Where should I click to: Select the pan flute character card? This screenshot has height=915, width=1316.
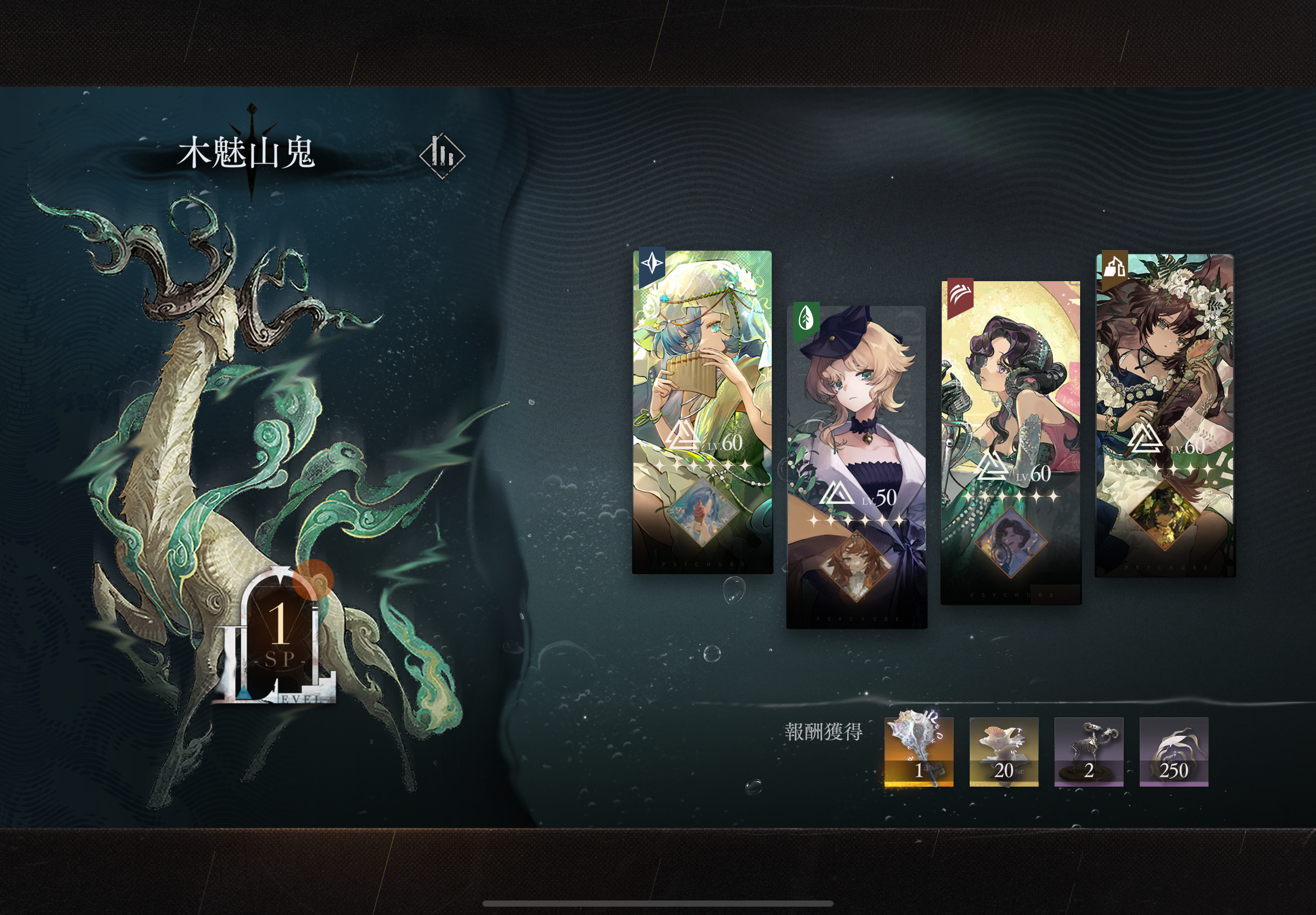click(x=702, y=411)
